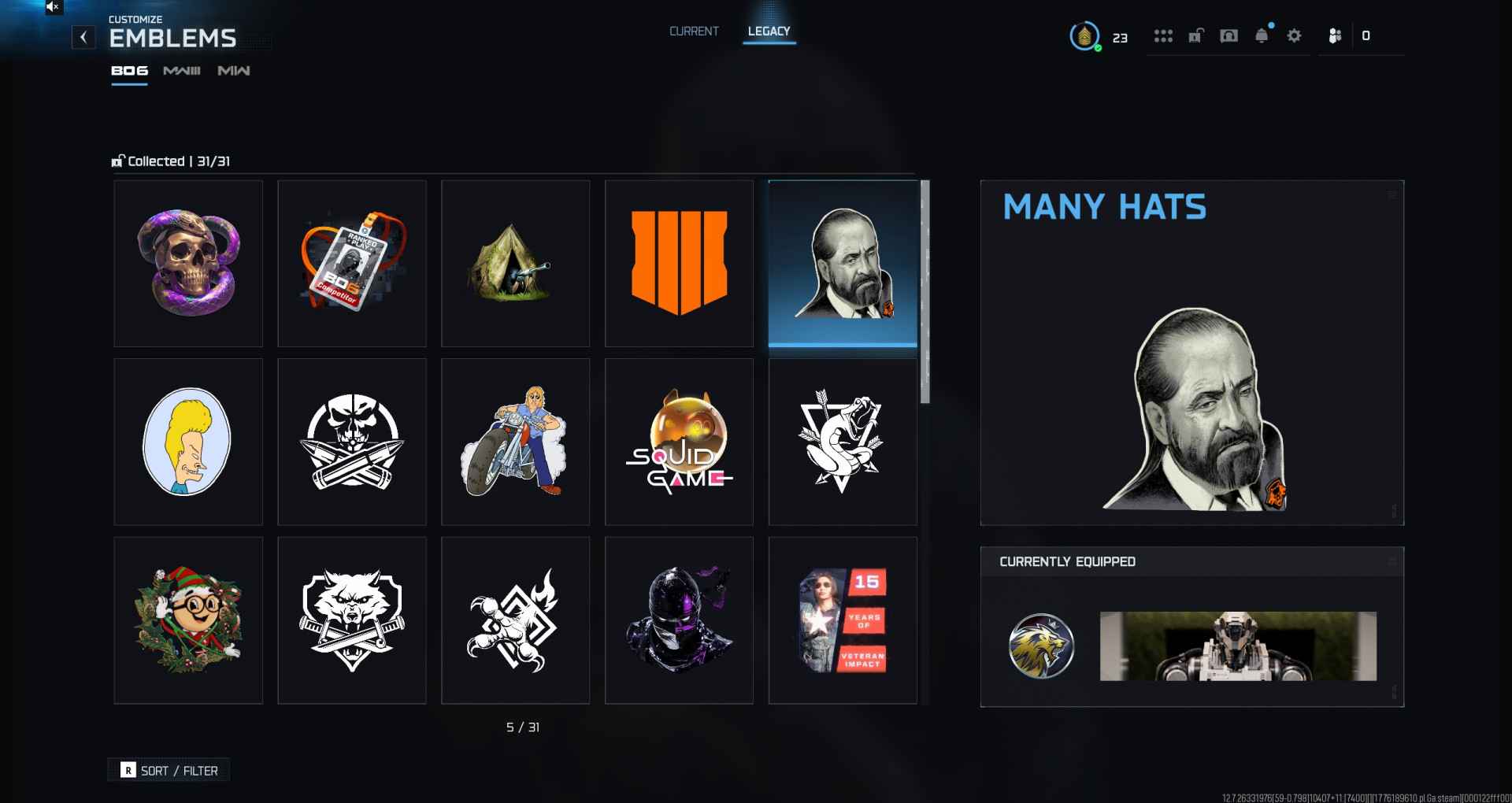Switch to the CURRENT tab
Image resolution: width=1512 pixels, height=803 pixels.
pyautogui.click(x=694, y=31)
